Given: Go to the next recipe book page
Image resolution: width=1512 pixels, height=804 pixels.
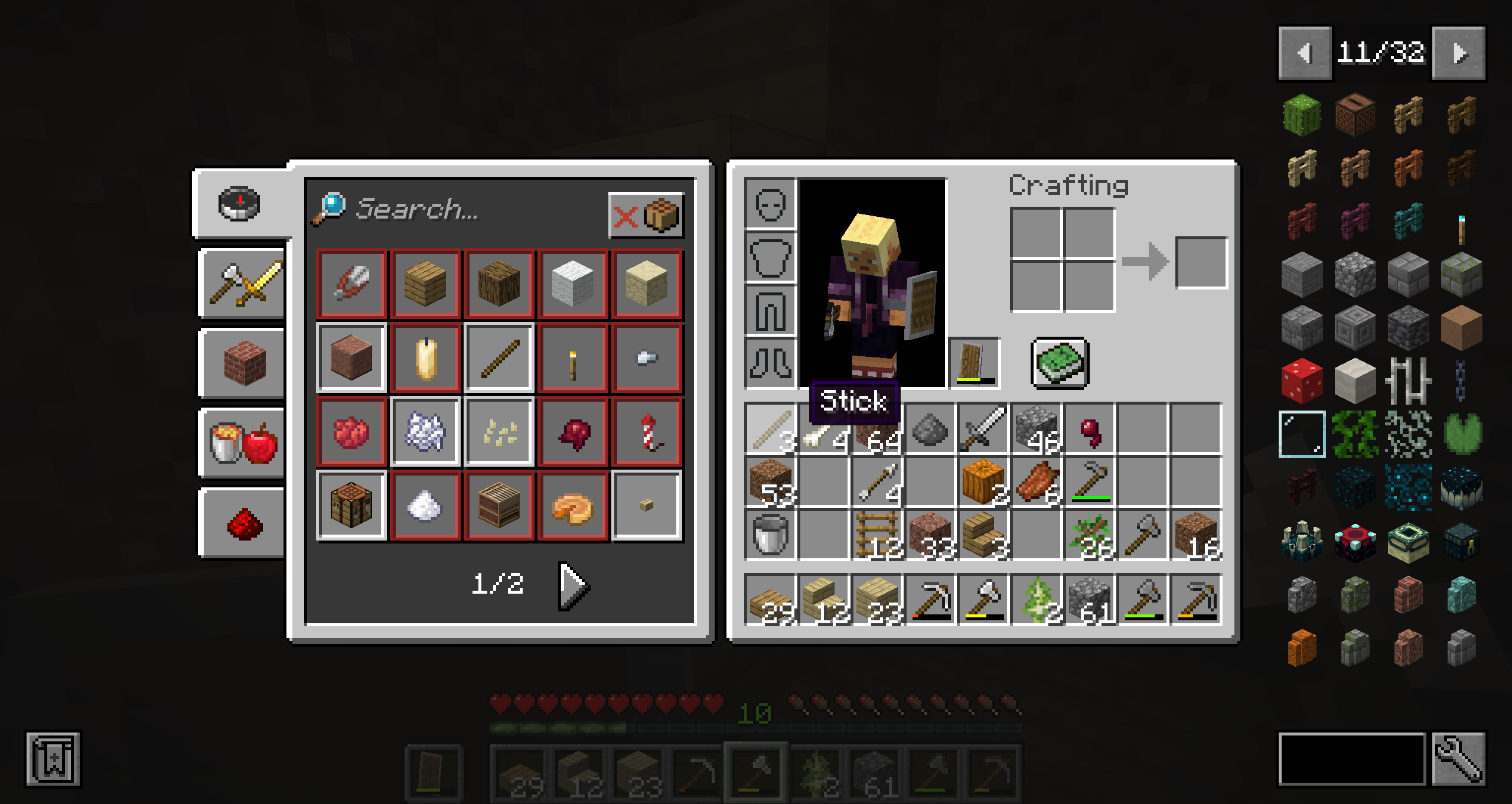Looking at the screenshot, I should click(573, 585).
